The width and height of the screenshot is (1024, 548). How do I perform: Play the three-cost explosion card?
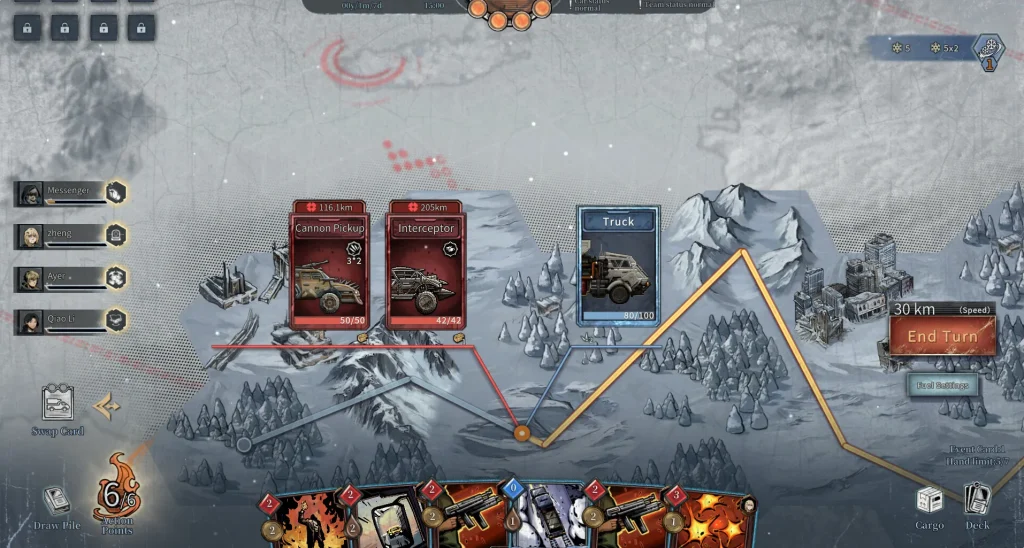point(710,518)
